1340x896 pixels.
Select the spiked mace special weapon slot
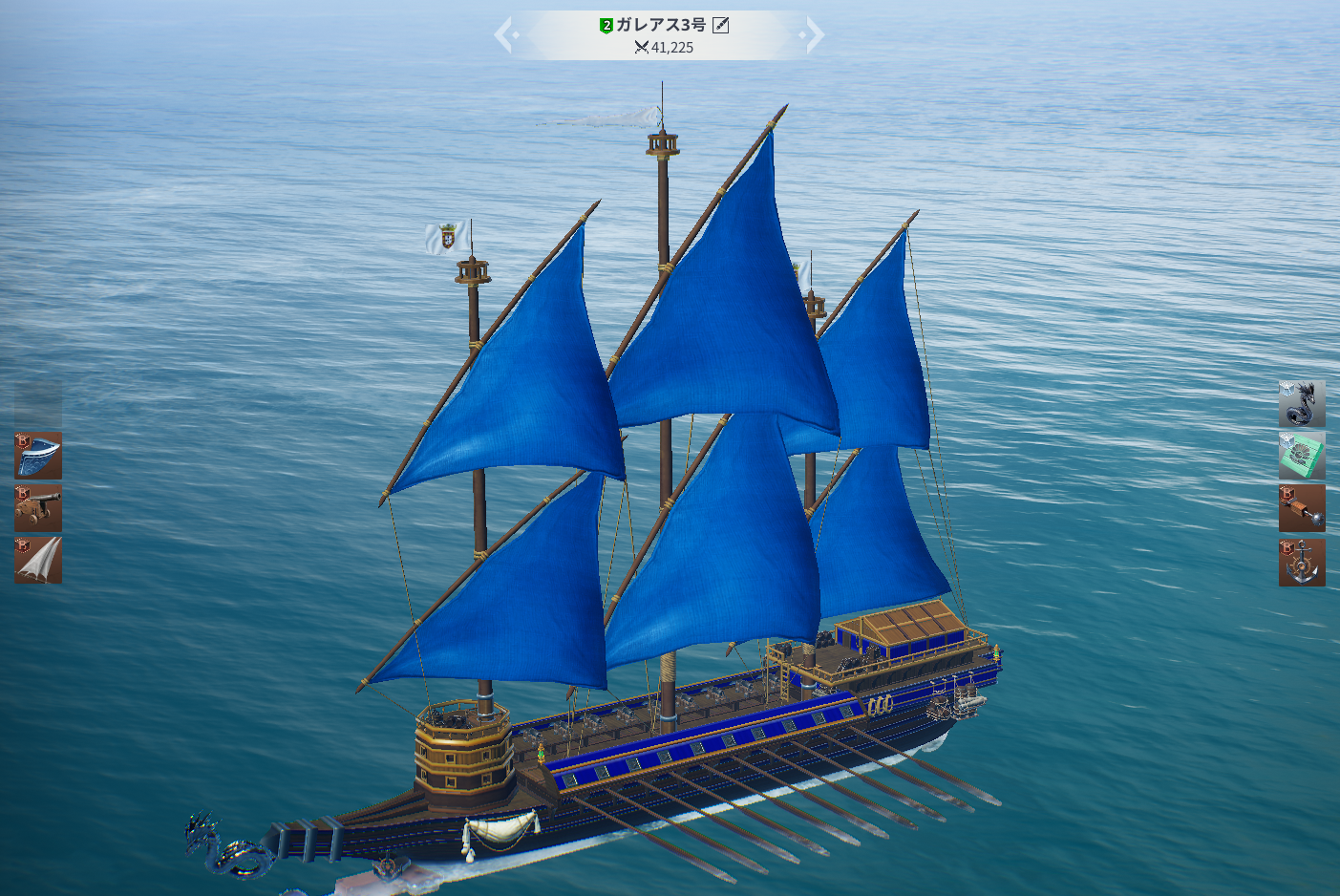[1302, 508]
